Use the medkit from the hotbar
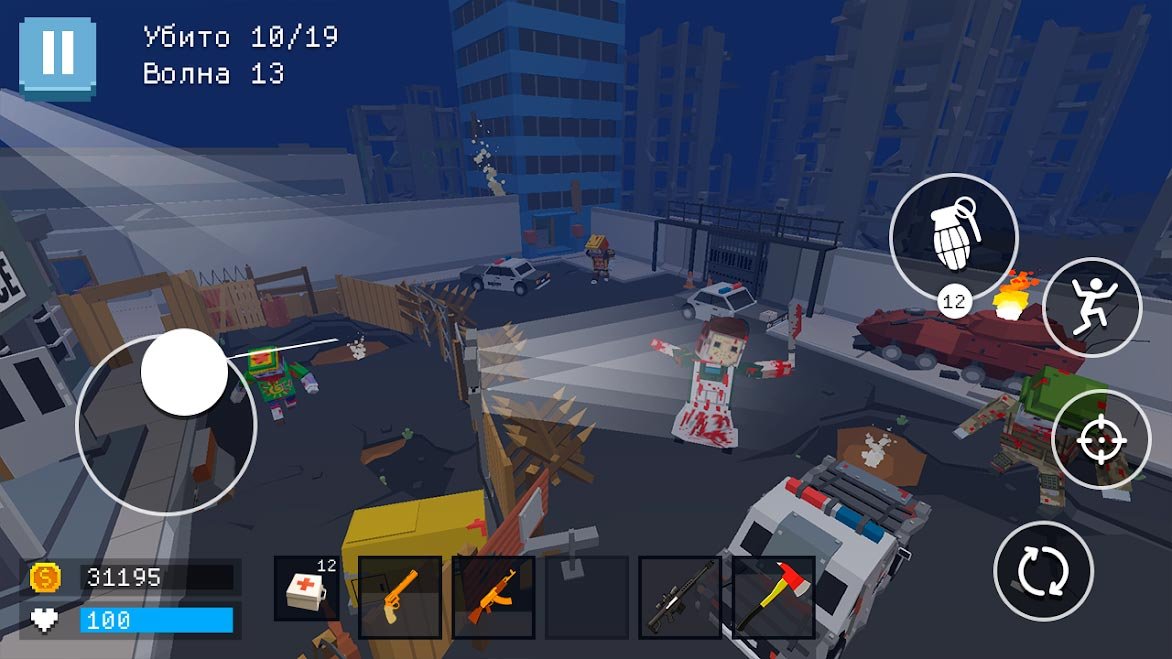This screenshot has width=1172, height=659. coord(309,595)
